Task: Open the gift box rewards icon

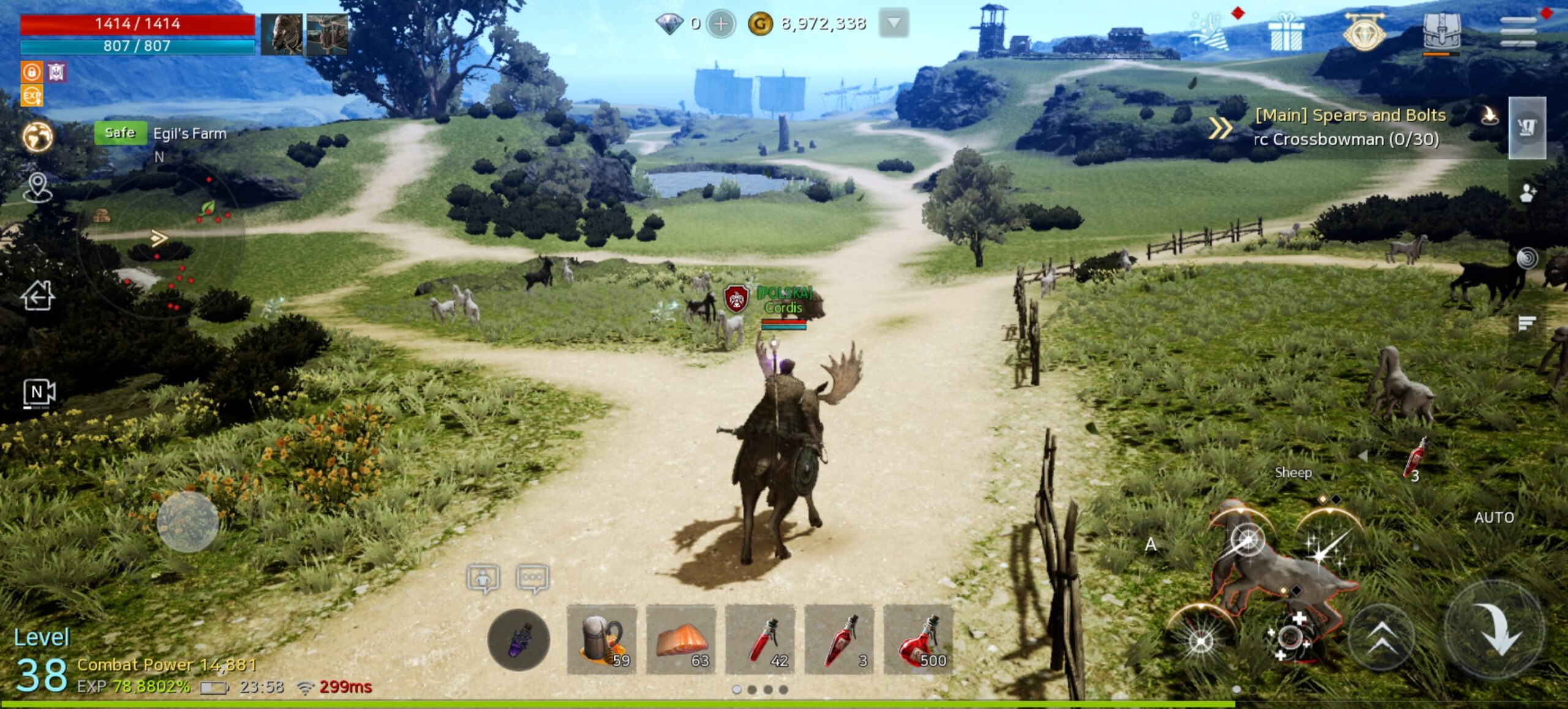Action: coord(1286,32)
